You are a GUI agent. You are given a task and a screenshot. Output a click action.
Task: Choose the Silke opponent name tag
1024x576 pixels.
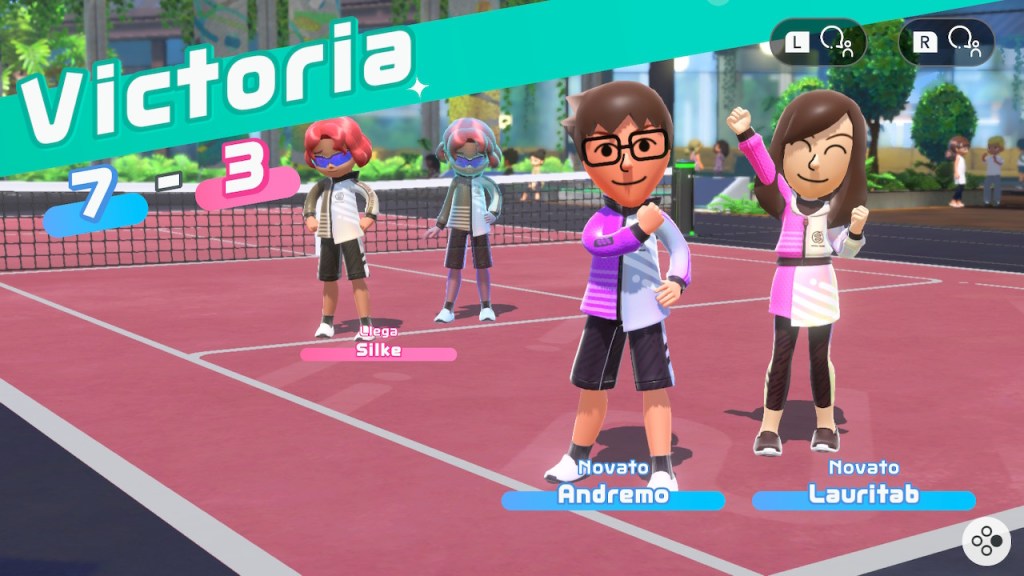point(378,352)
